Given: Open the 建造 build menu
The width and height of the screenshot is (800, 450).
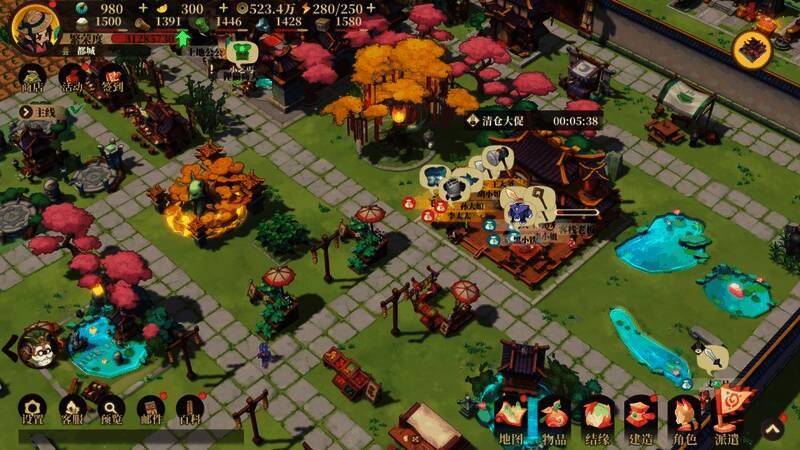Looking at the screenshot, I should coord(640,419).
